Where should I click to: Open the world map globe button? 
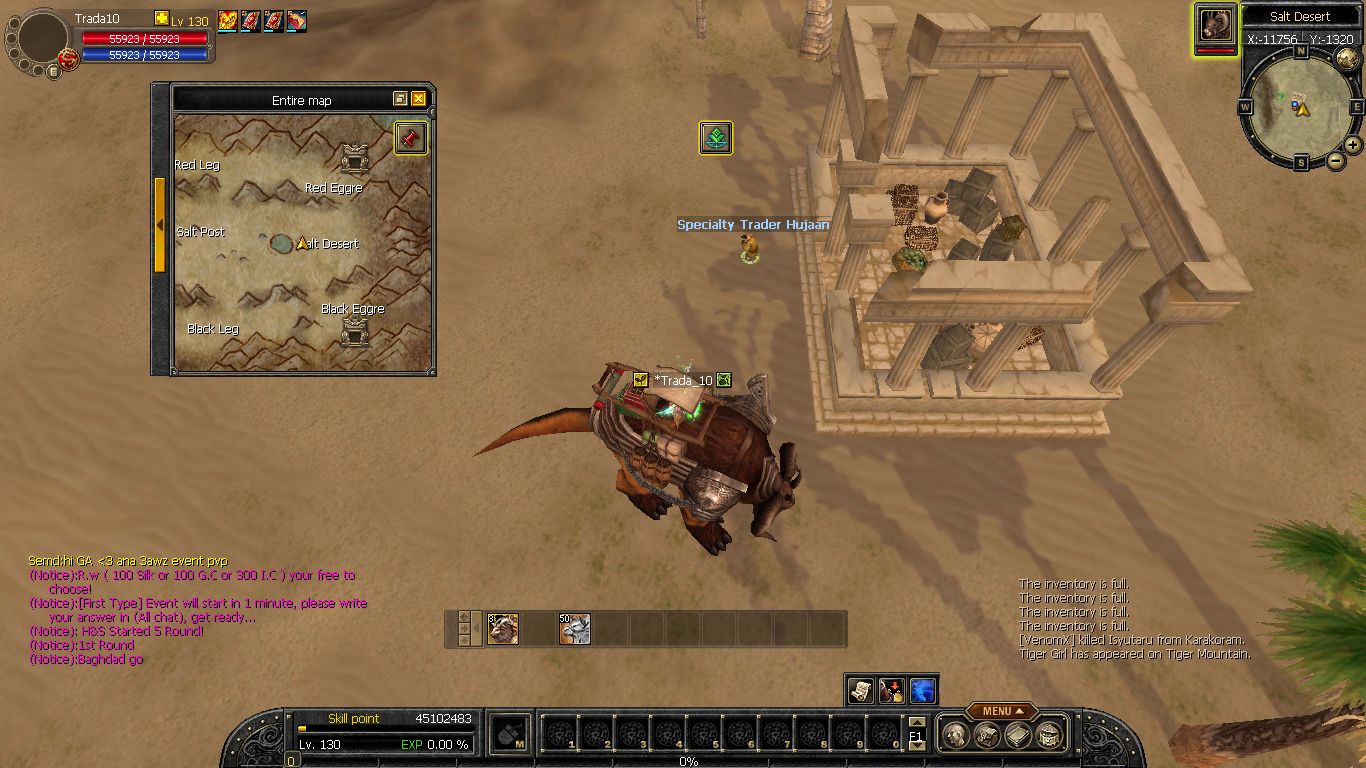1347,59
